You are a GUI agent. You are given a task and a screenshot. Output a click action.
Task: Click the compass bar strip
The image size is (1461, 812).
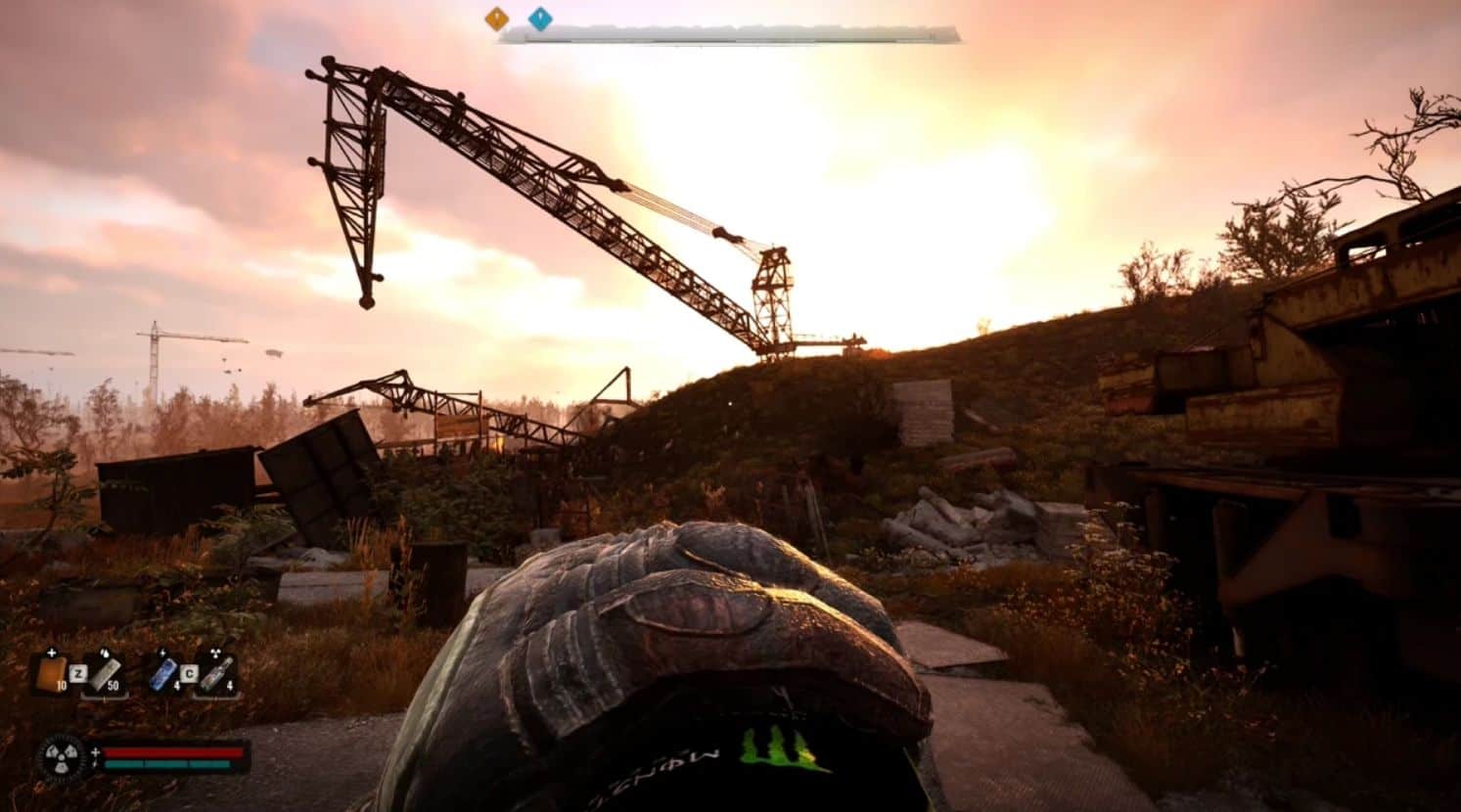pos(729,35)
